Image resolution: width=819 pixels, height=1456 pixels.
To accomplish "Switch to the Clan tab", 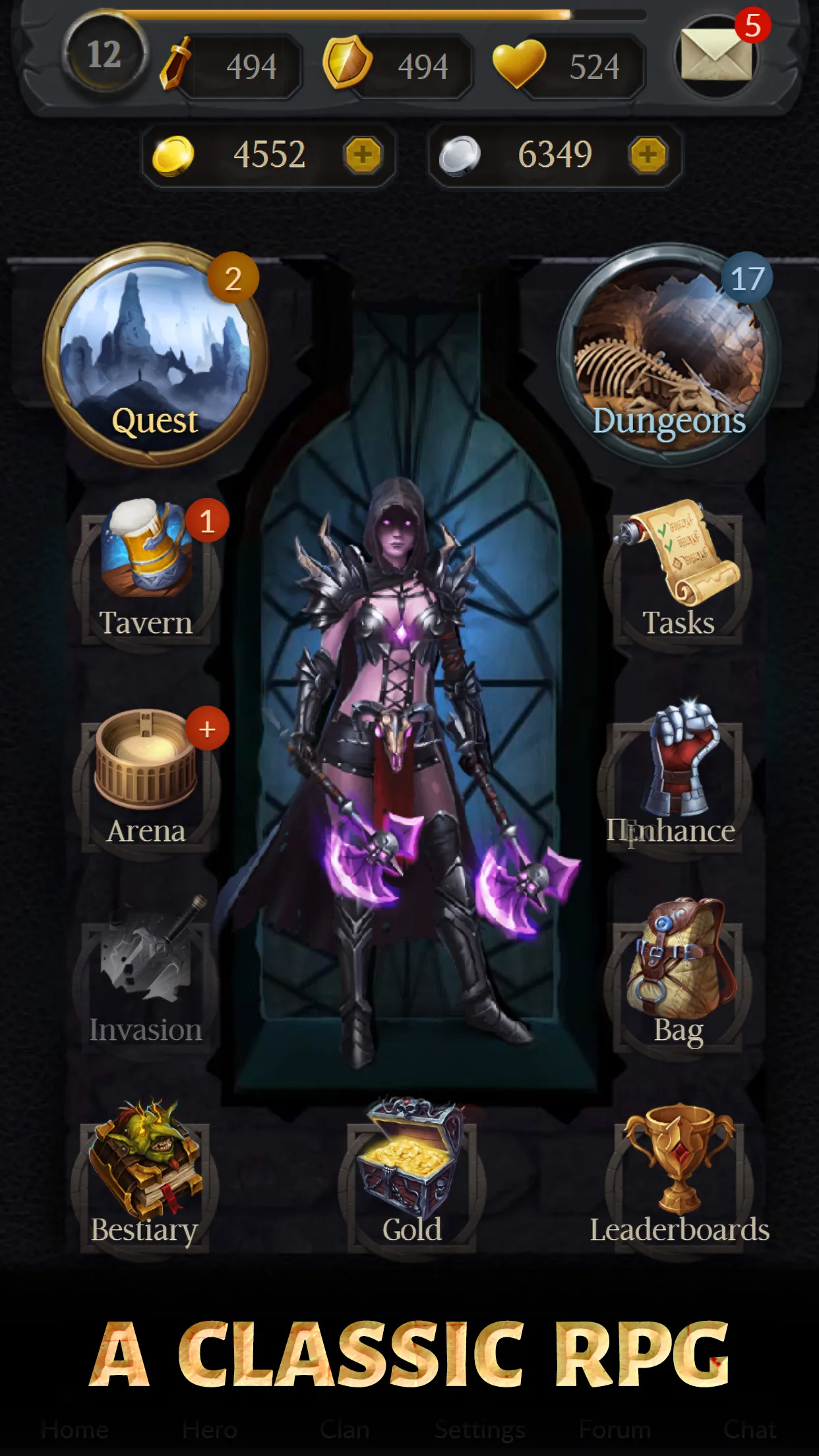I will pos(344,1430).
